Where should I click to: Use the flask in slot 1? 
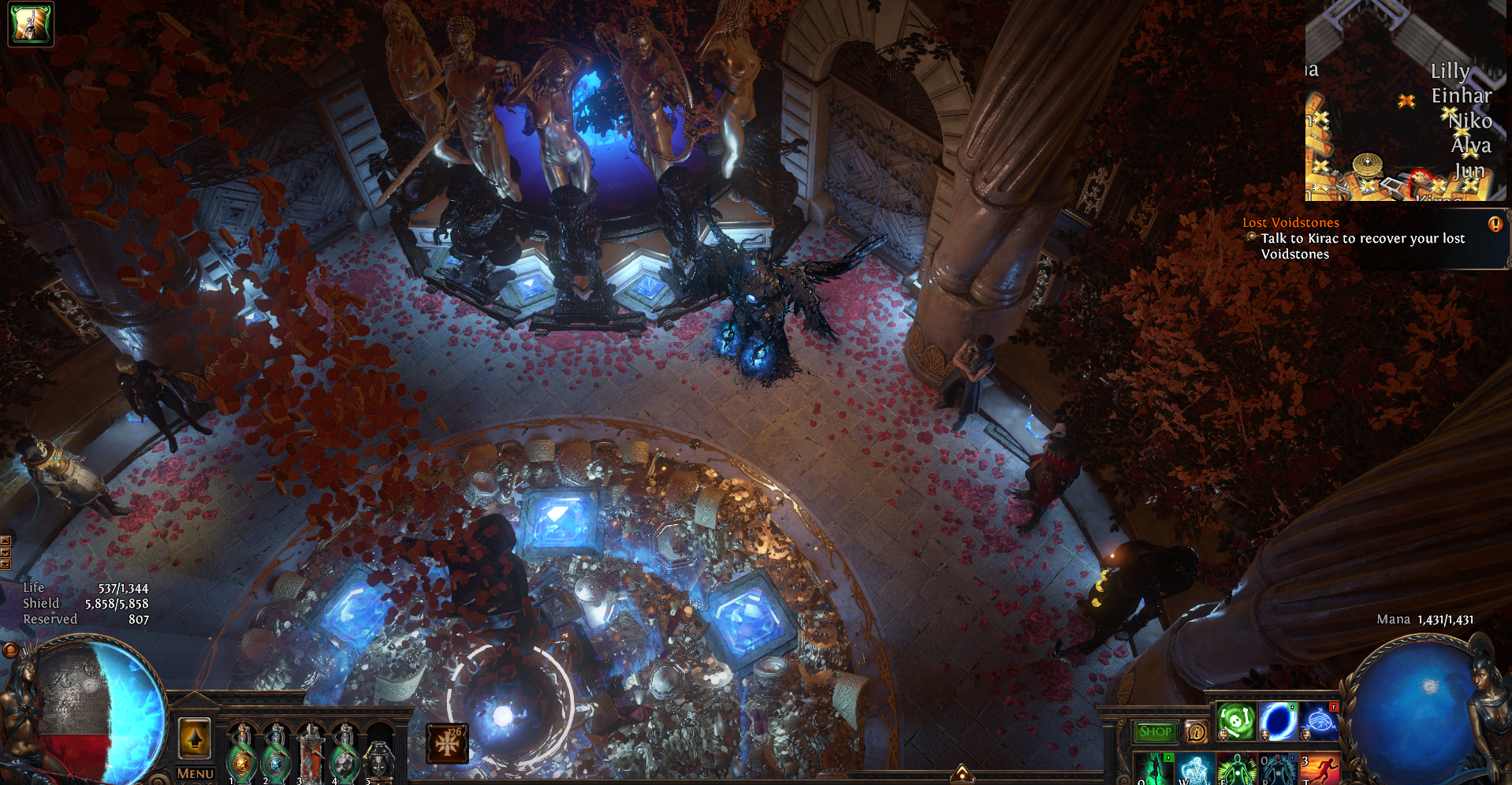tap(242, 758)
